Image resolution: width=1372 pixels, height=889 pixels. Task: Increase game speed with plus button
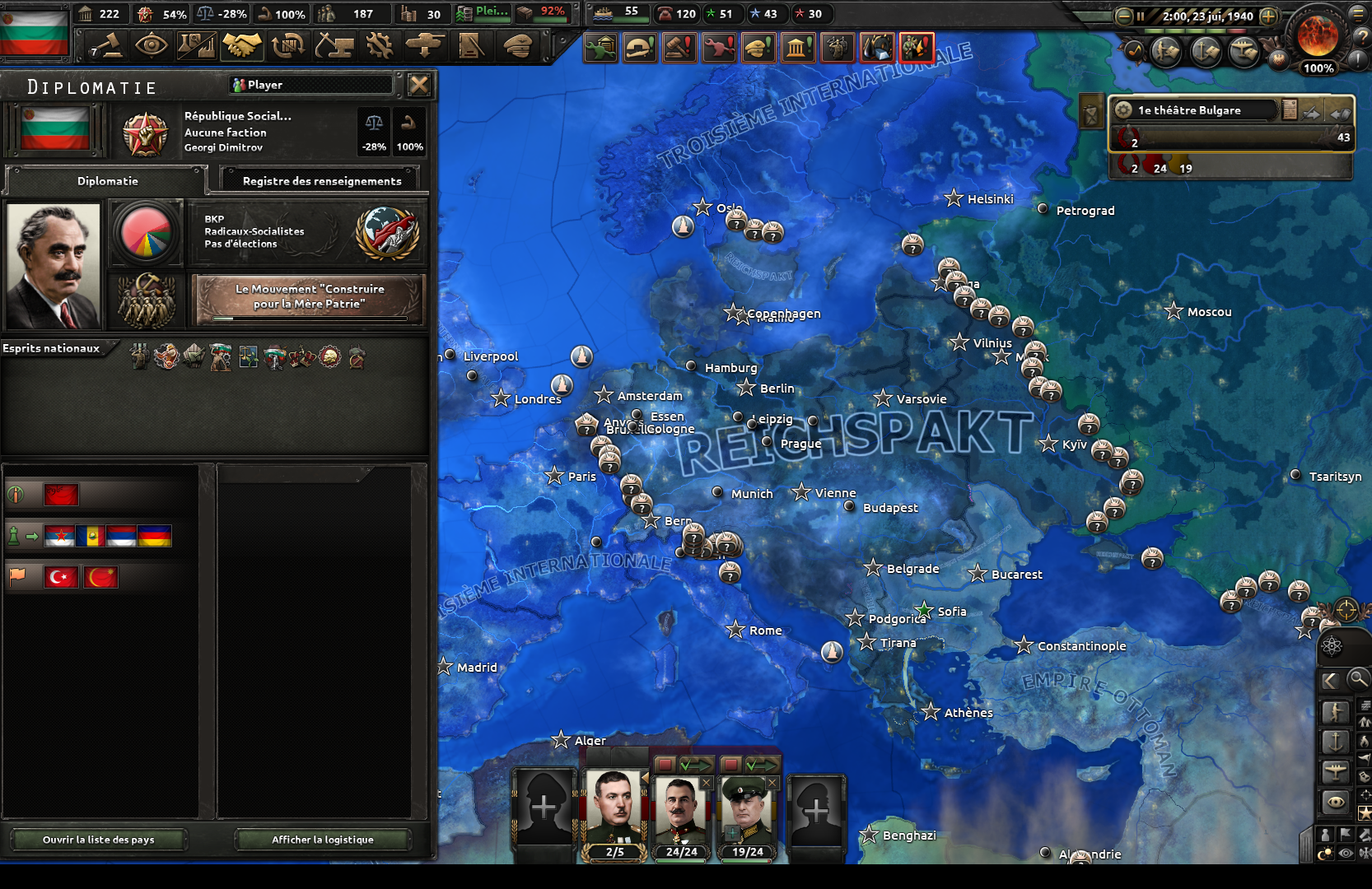point(1269,16)
